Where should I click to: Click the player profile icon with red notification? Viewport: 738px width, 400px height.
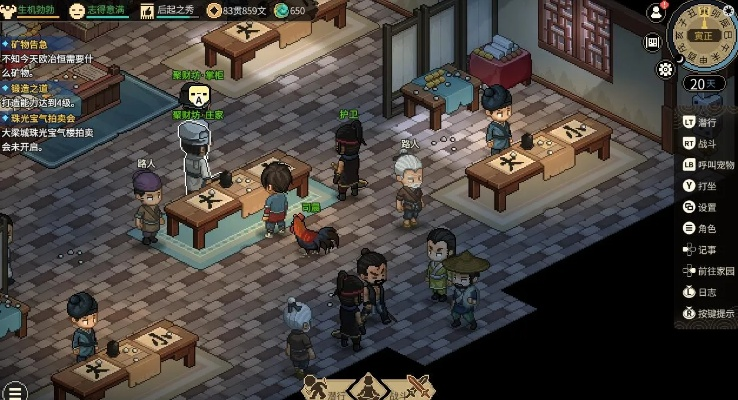click(657, 12)
